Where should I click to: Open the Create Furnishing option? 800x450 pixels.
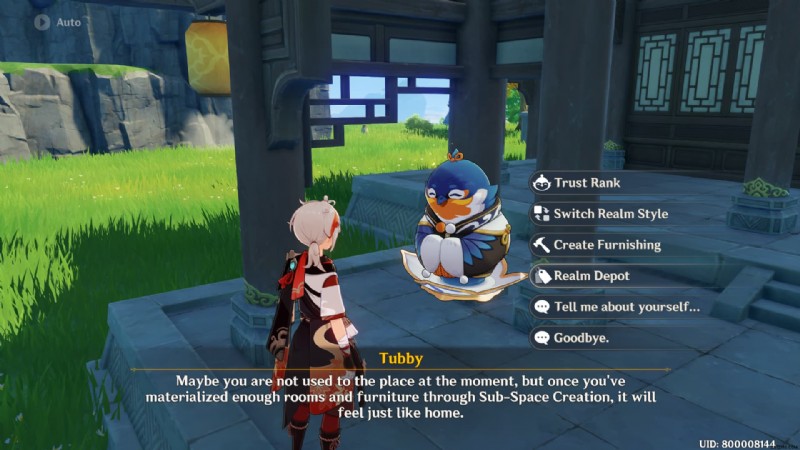606,245
